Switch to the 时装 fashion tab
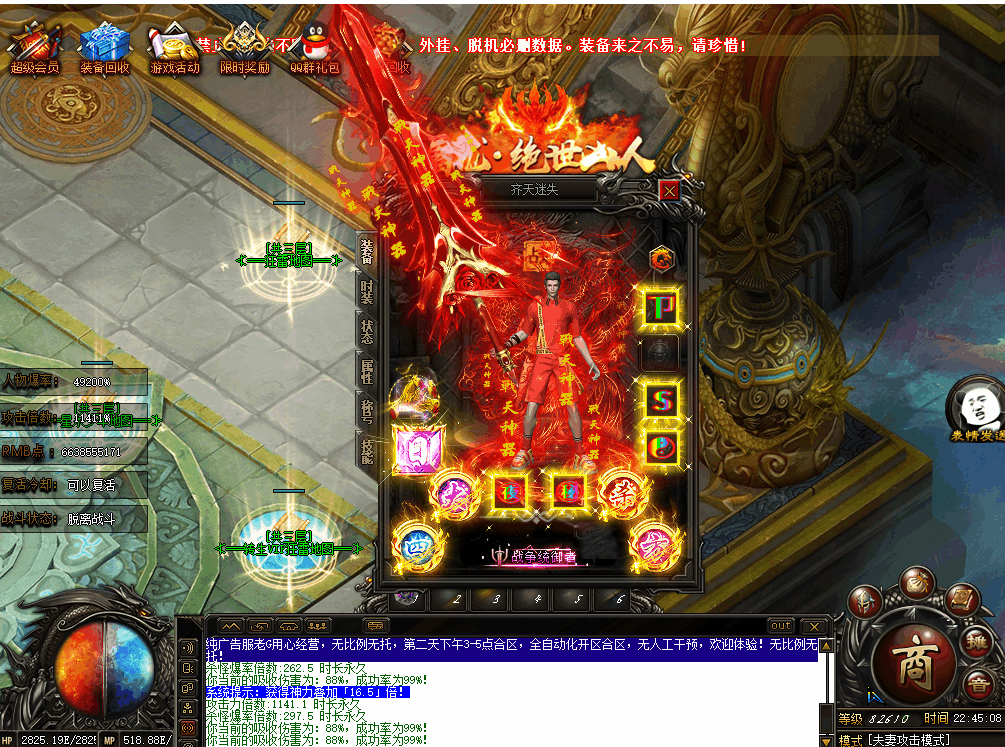The image size is (1005, 747). coord(367,292)
